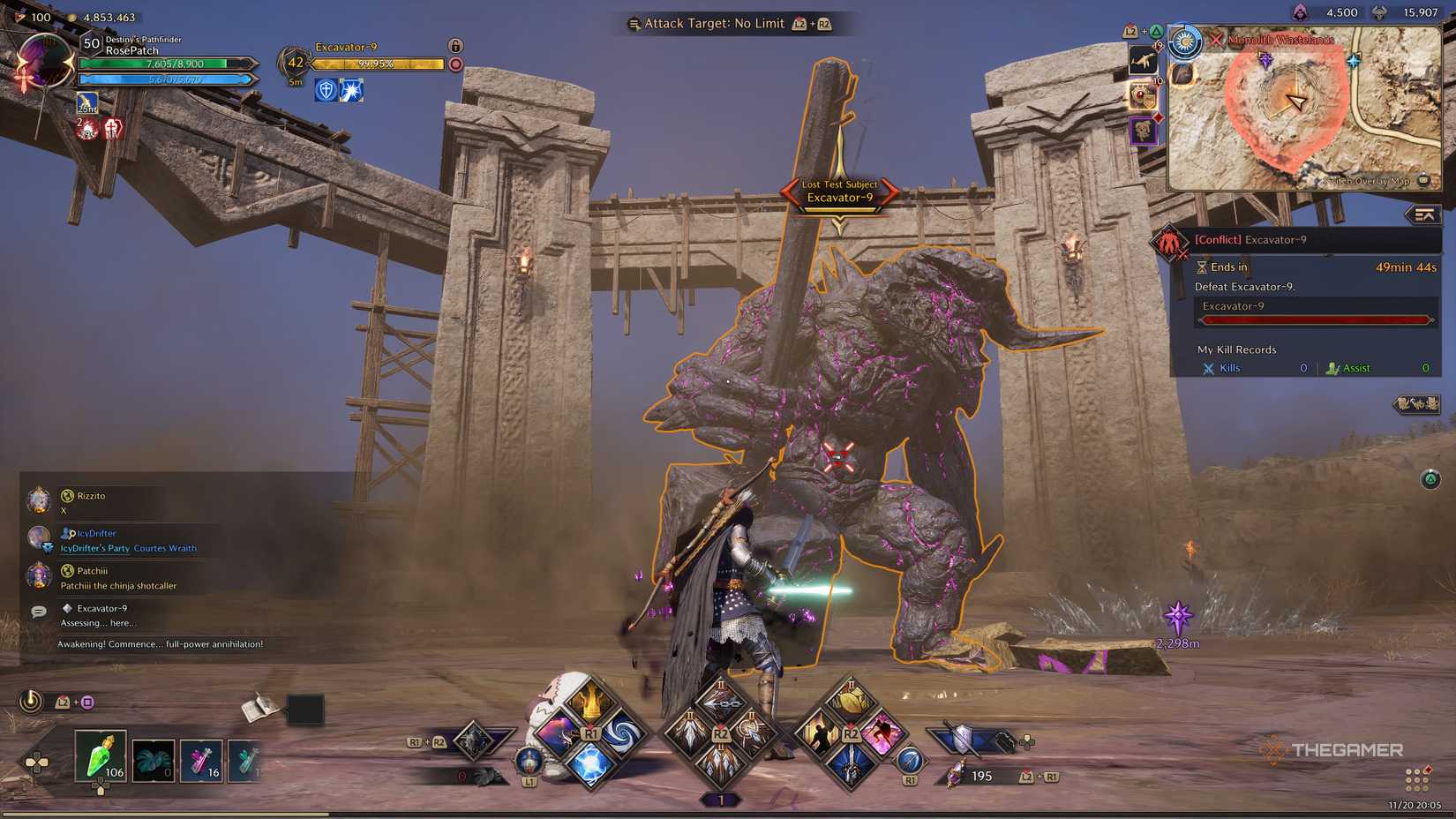Click the Kills counter in My Kill Records

(1227, 368)
